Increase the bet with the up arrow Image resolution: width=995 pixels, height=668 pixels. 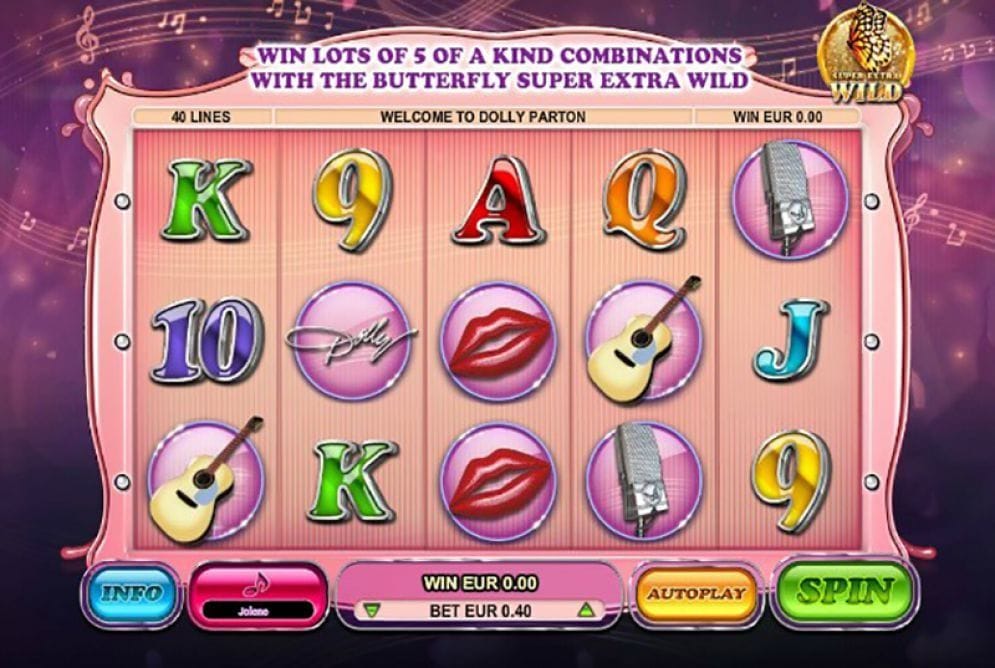[586, 609]
